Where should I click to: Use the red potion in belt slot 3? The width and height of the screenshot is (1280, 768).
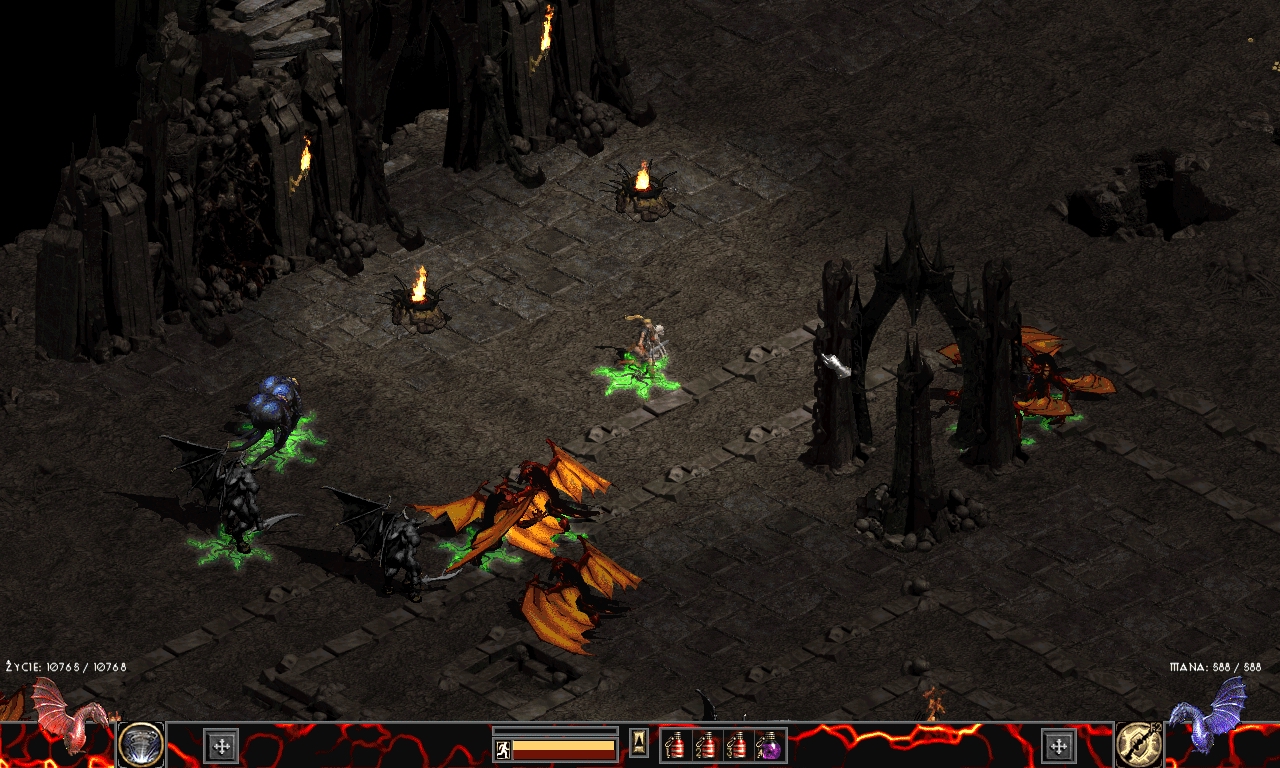(x=738, y=745)
